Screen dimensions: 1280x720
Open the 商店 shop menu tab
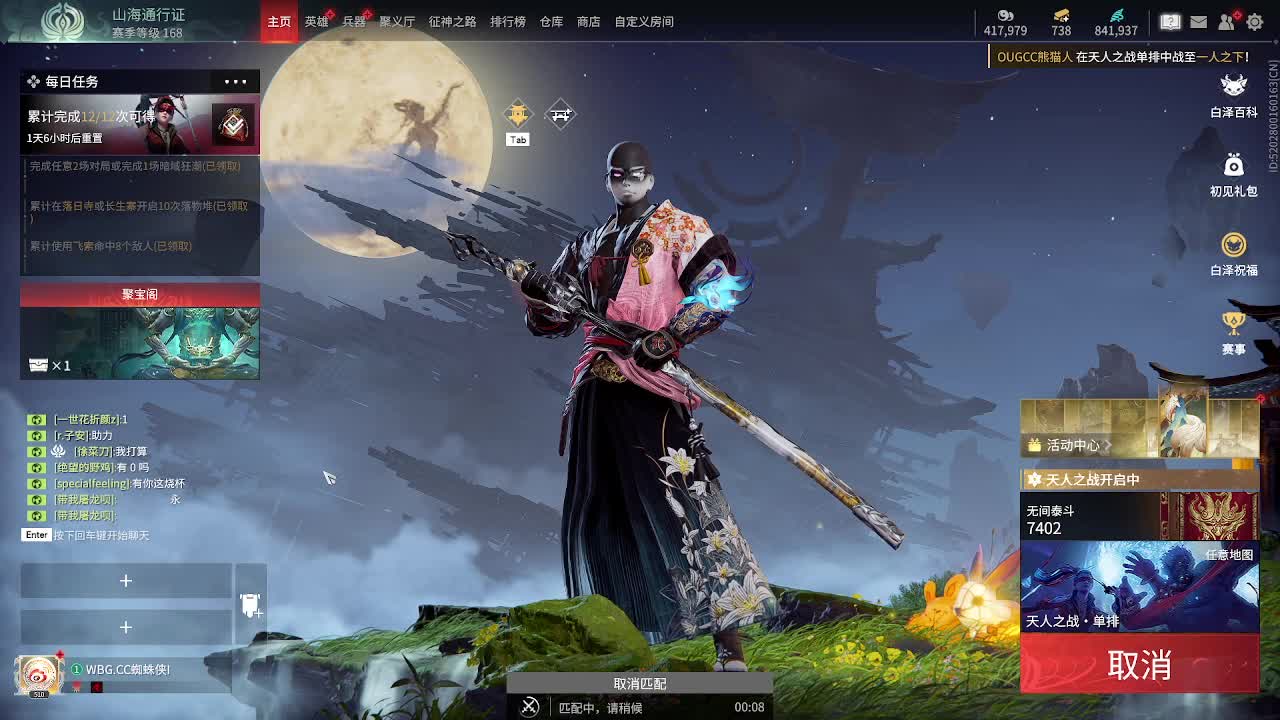click(x=587, y=21)
